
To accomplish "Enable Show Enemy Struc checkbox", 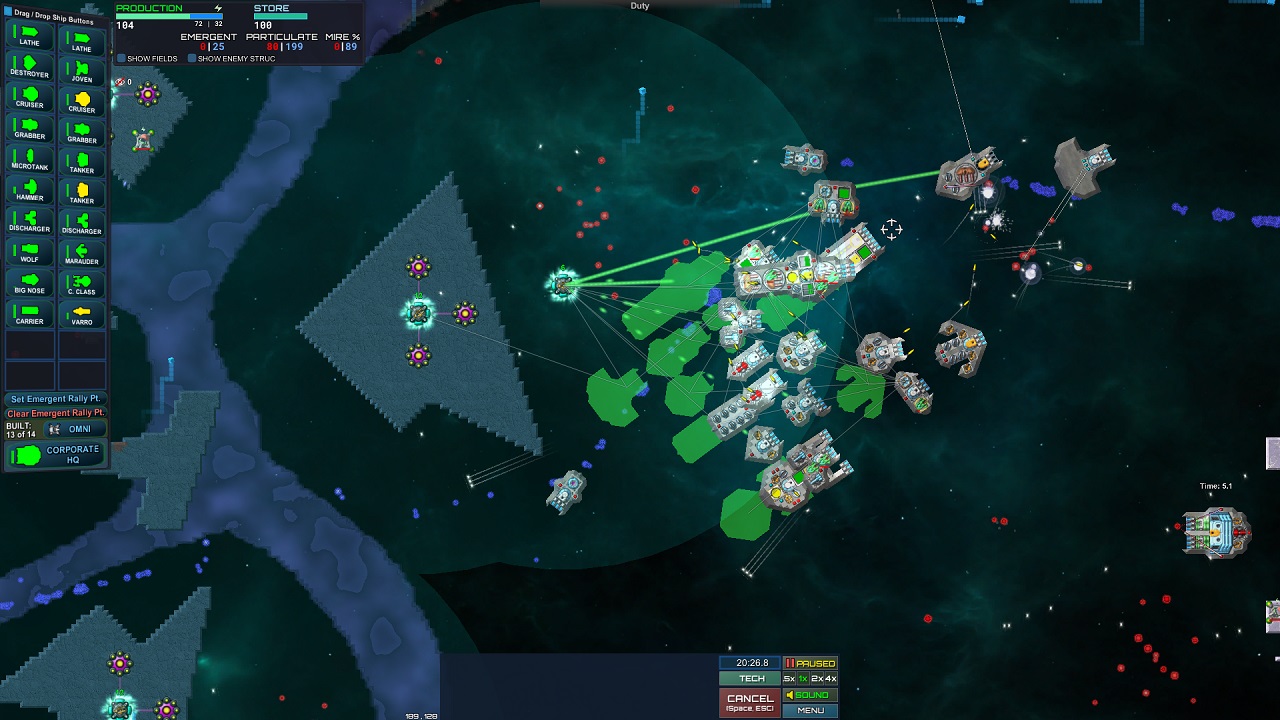I will coord(192,59).
